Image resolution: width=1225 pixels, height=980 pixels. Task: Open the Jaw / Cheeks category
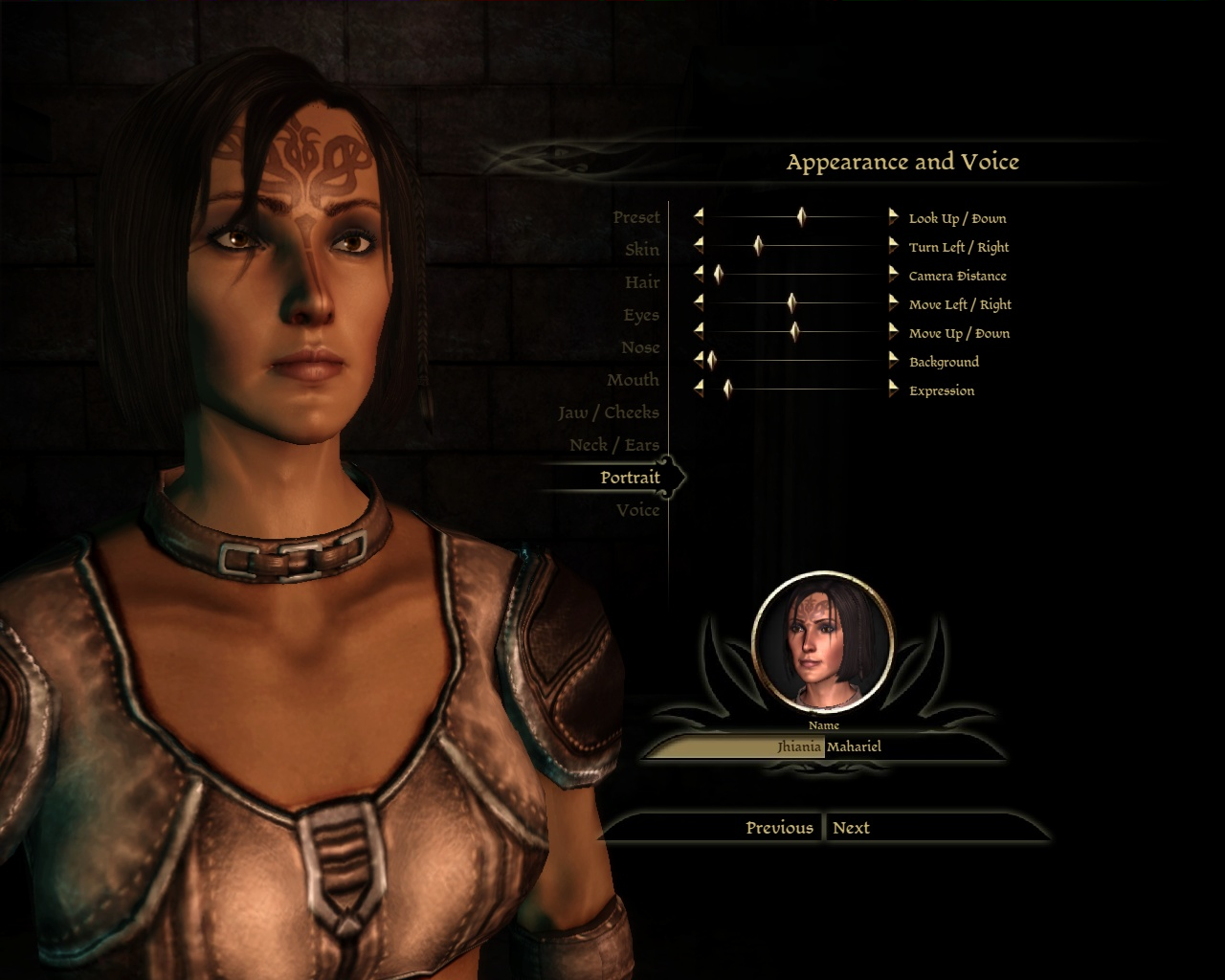point(609,412)
